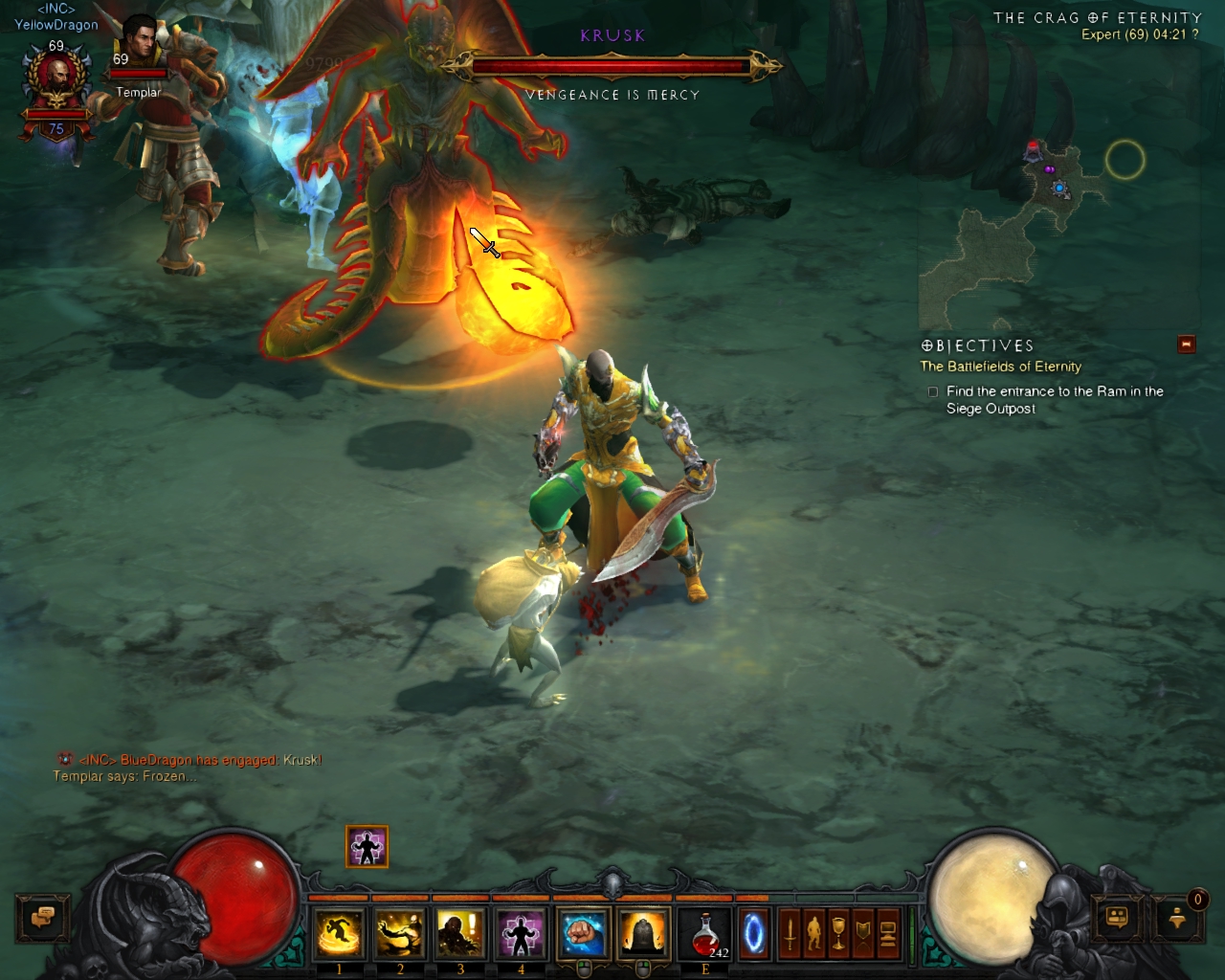The image size is (1225, 980).
Task: Activate the dashing figure skill in slot 1
Action: [339, 933]
